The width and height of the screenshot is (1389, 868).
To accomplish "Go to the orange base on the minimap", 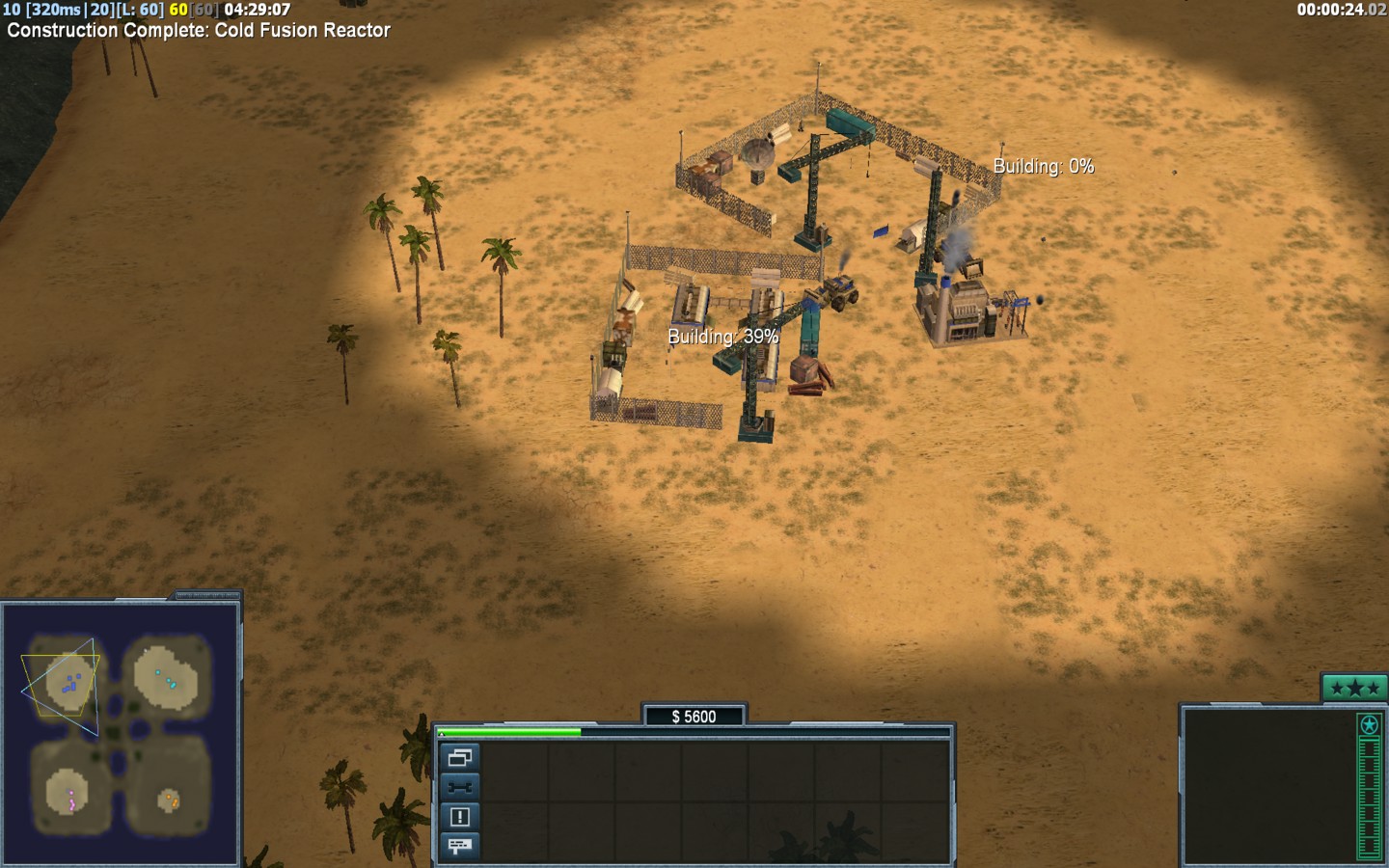I will pos(170,800).
